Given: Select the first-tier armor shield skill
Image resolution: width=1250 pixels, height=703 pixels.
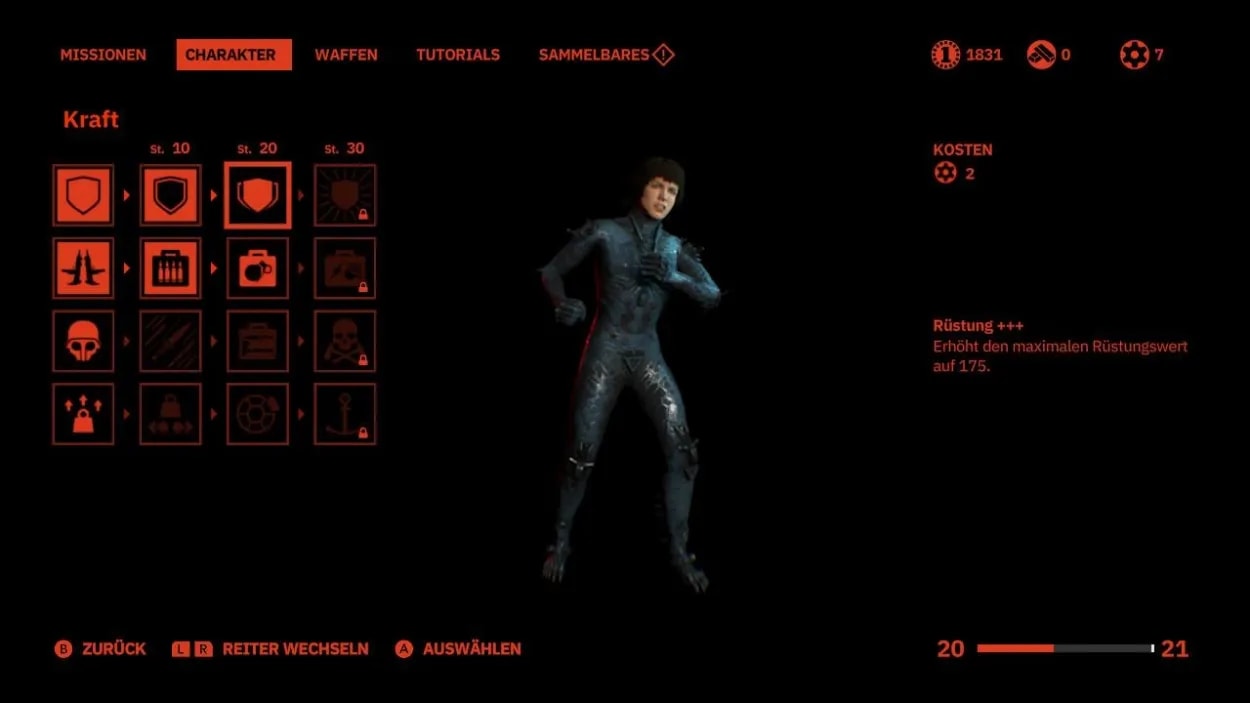Looking at the screenshot, I should click(x=83, y=195).
